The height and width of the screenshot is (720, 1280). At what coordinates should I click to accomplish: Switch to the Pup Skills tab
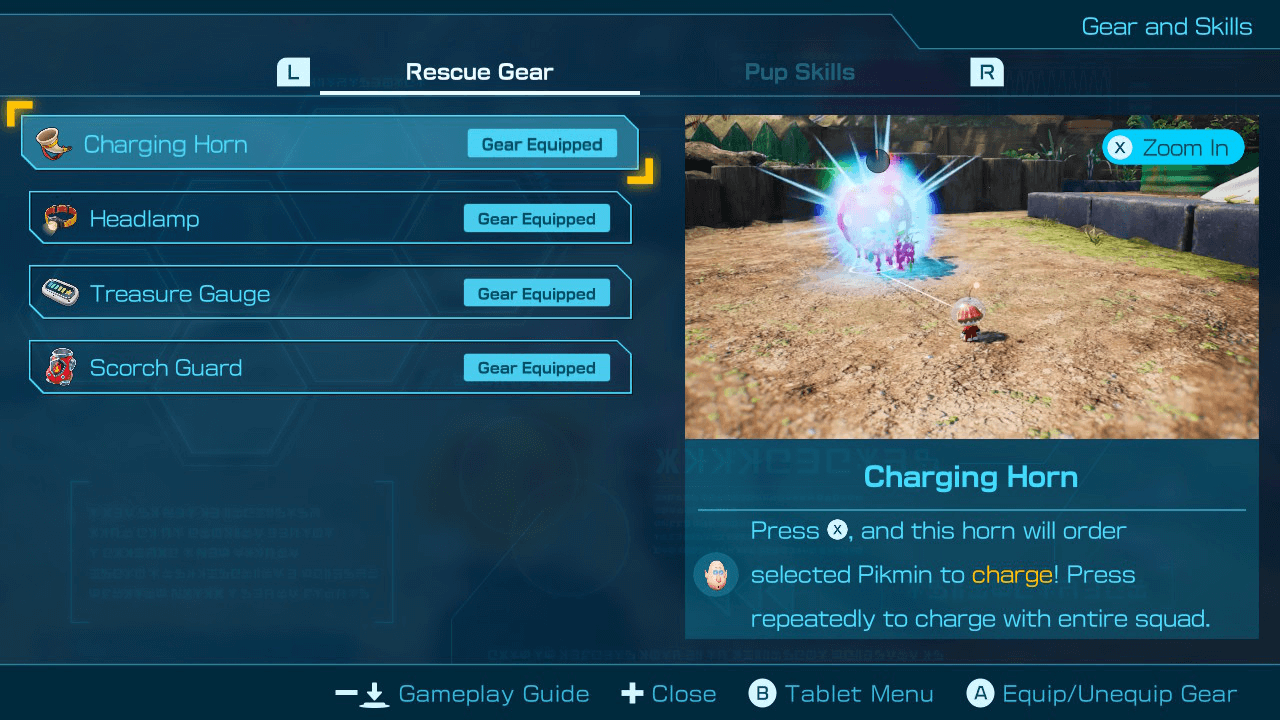click(x=799, y=71)
